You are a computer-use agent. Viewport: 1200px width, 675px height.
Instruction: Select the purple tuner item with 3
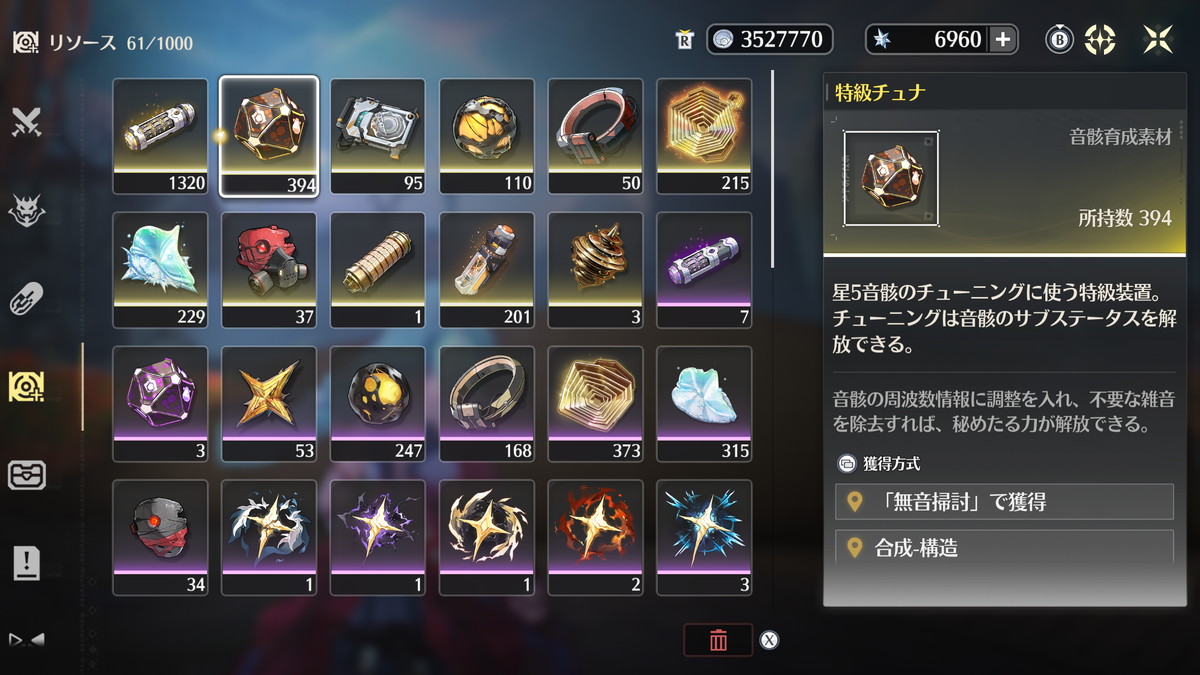click(x=160, y=404)
